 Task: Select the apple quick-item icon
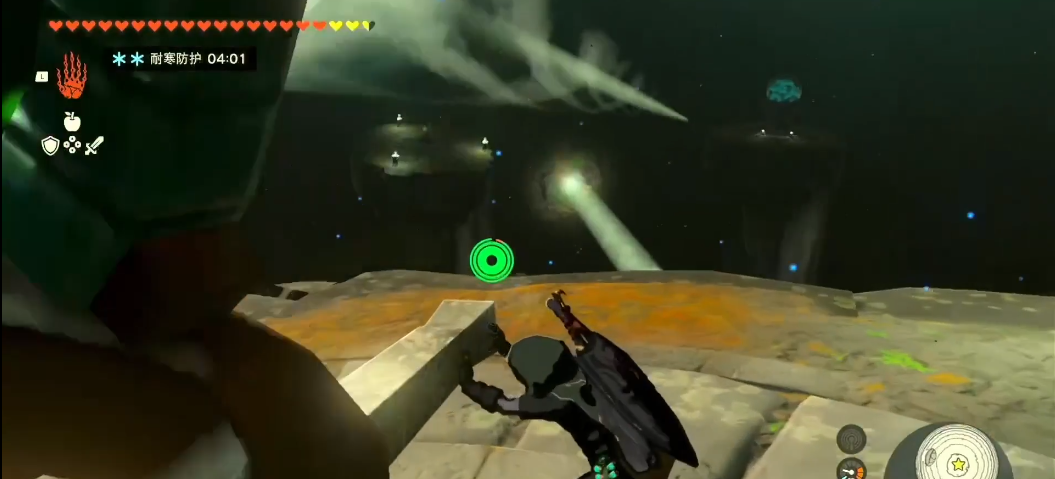(x=71, y=122)
